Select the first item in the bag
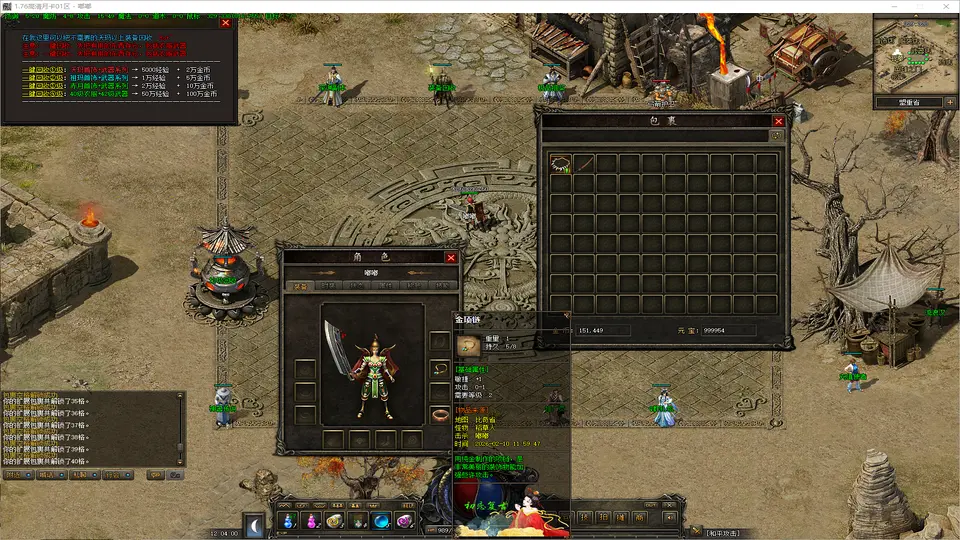The height and width of the screenshot is (540, 960). coord(561,163)
